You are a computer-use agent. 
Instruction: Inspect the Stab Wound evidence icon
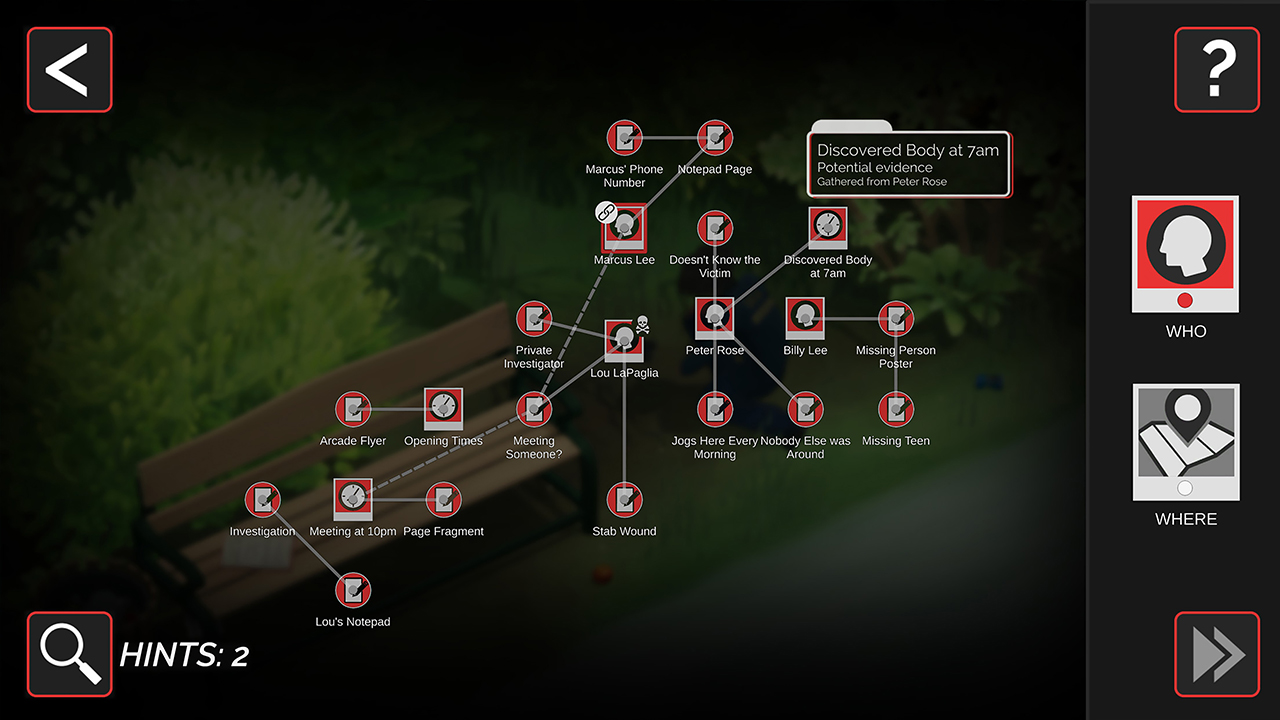click(x=624, y=497)
